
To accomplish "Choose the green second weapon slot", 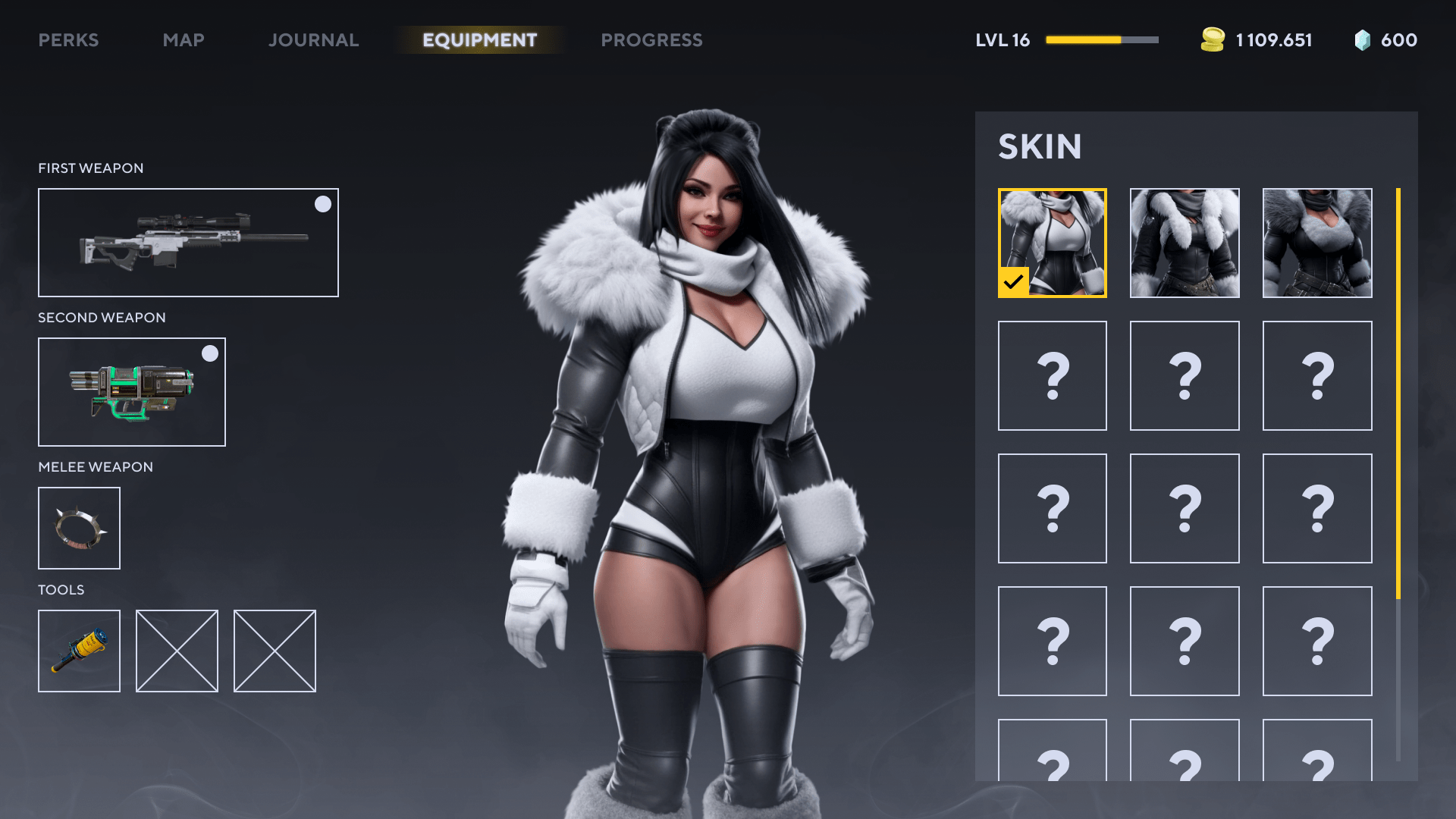I will coord(132,392).
